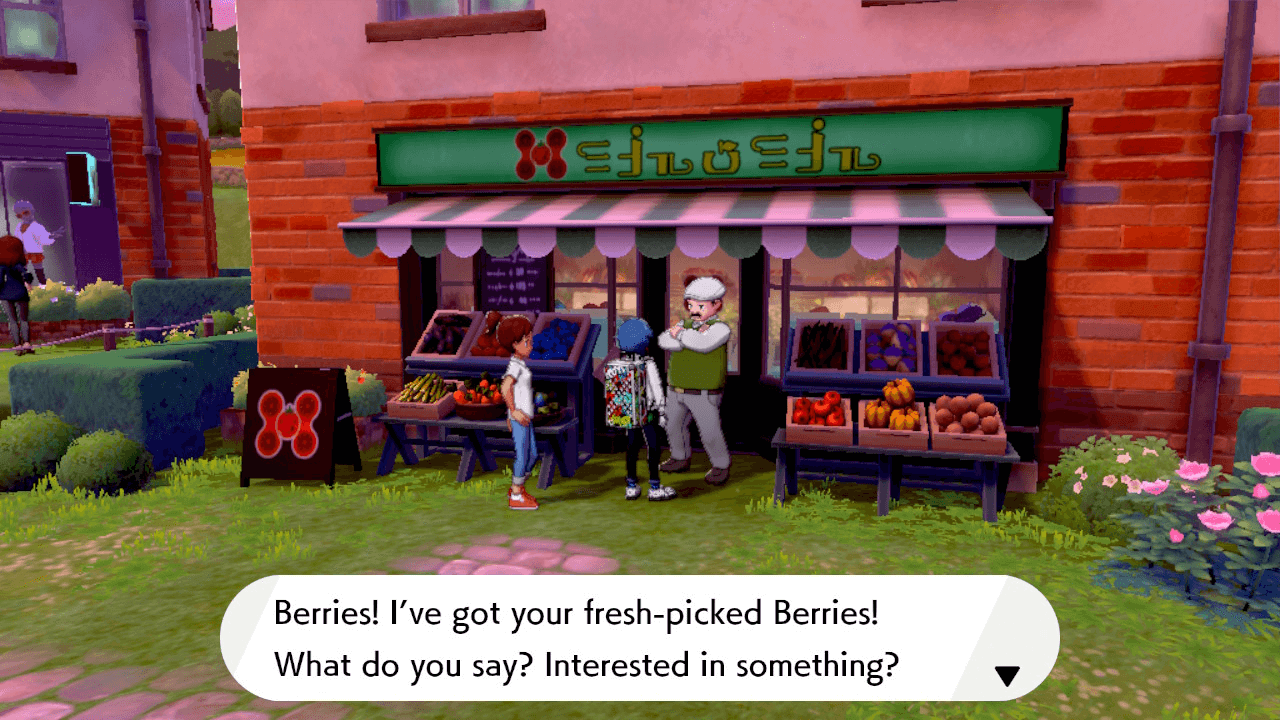Click the NPC standing in the doorway far left
This screenshot has height=720, width=1280.
[x=30, y=230]
